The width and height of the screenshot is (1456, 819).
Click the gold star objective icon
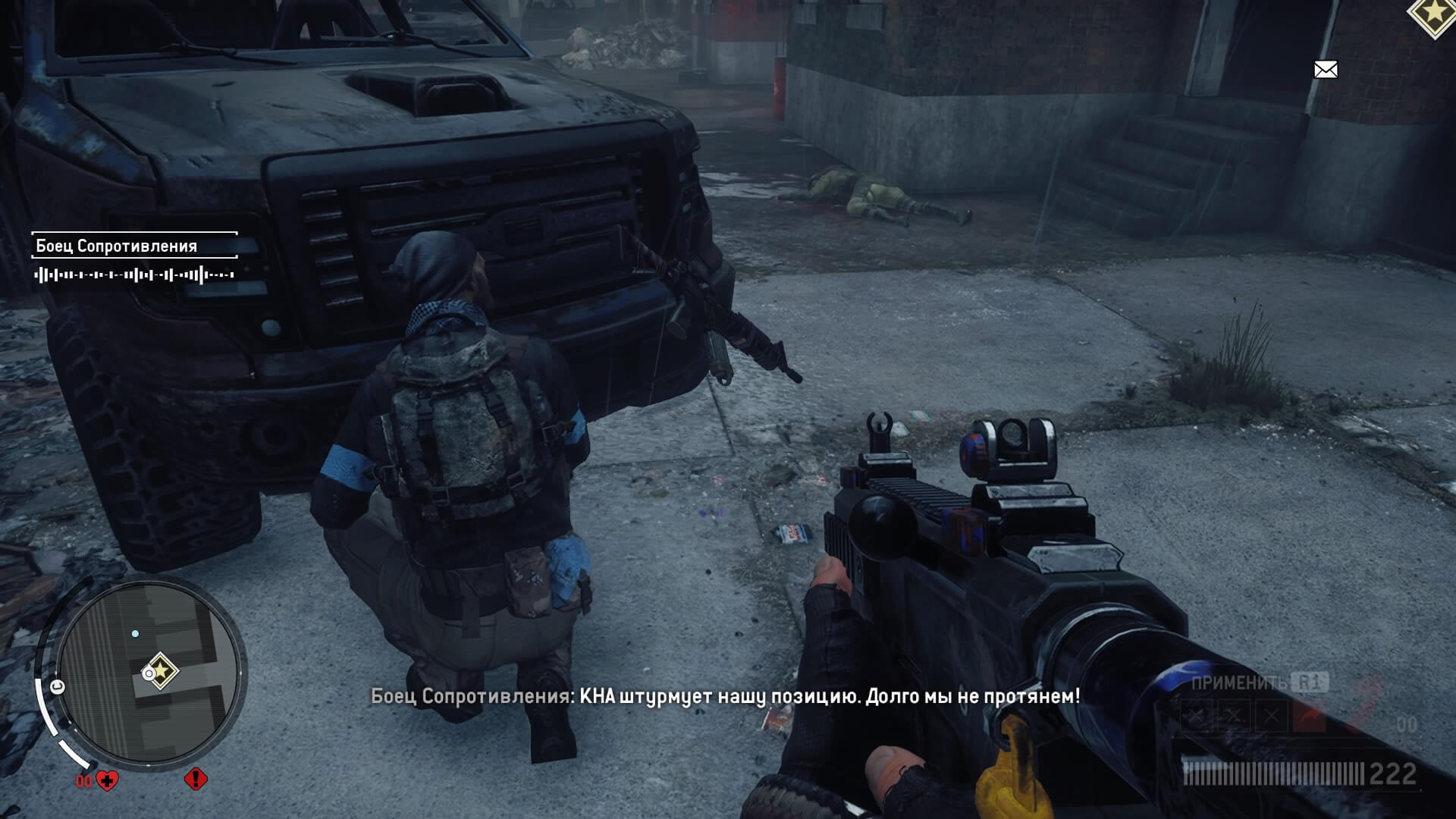click(1435, 14)
